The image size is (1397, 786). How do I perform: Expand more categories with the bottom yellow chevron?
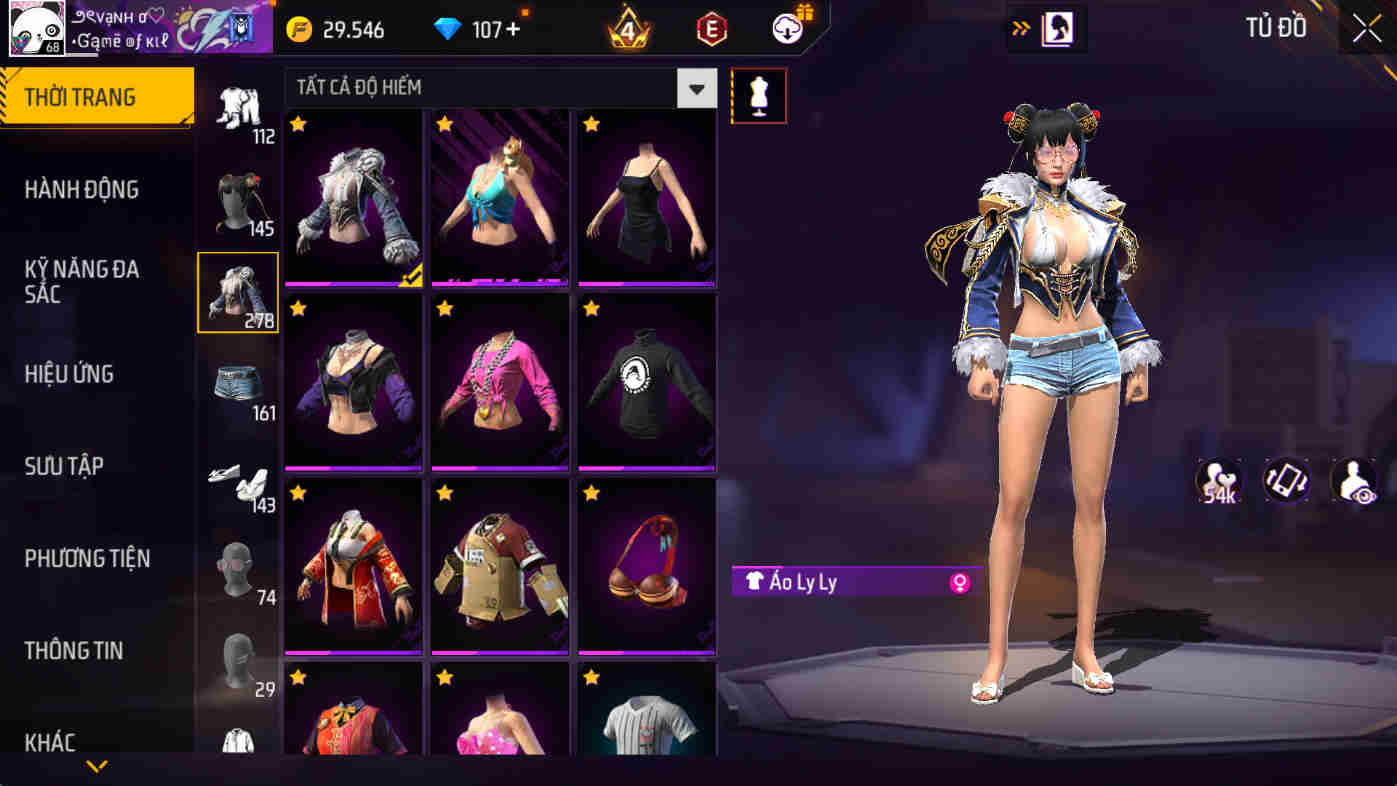click(x=95, y=765)
